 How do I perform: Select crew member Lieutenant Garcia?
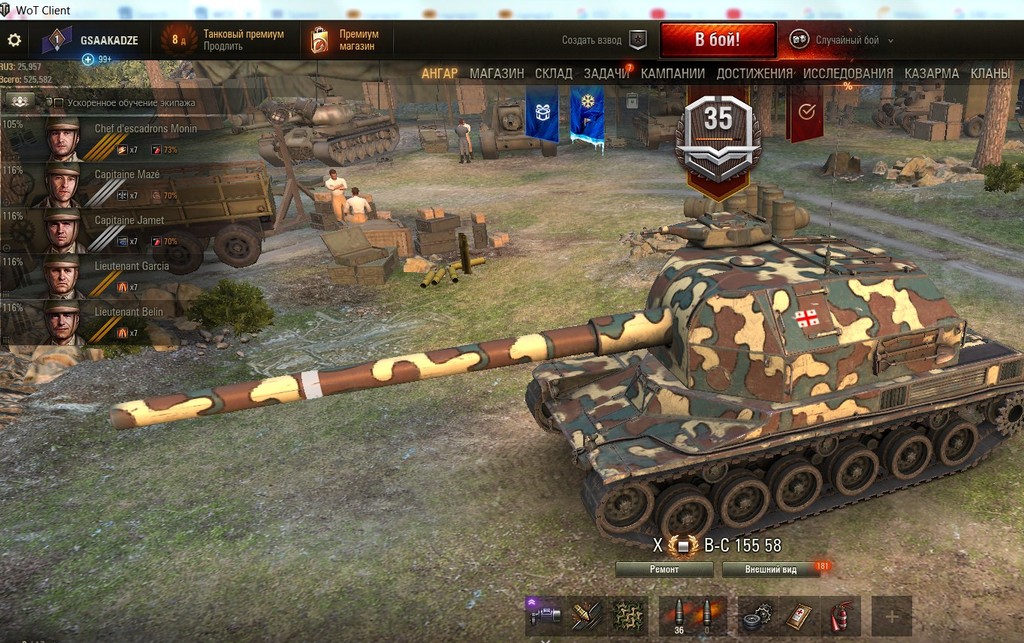click(x=100, y=277)
